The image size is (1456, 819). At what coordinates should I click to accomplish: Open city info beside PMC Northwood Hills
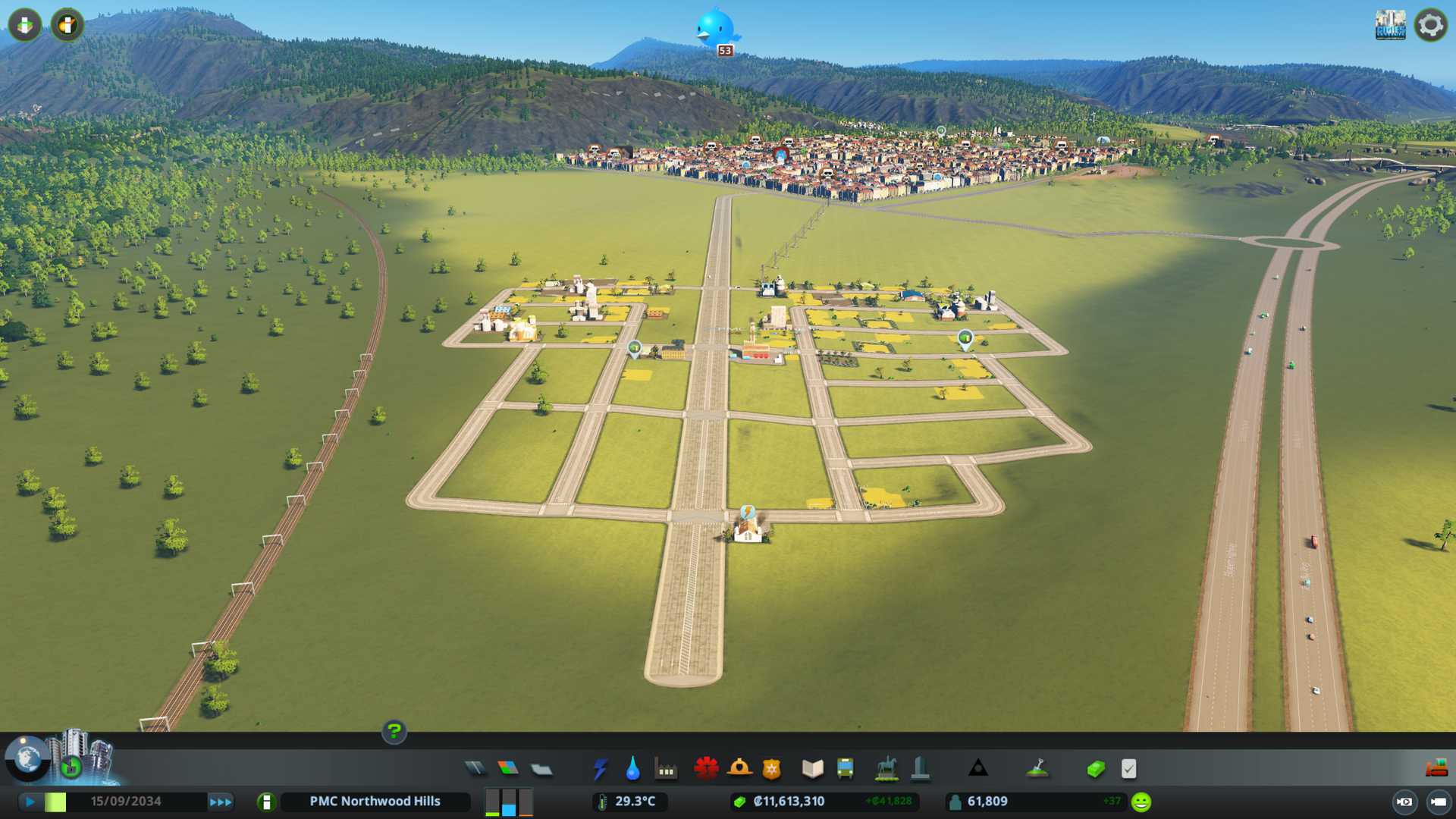(x=266, y=802)
